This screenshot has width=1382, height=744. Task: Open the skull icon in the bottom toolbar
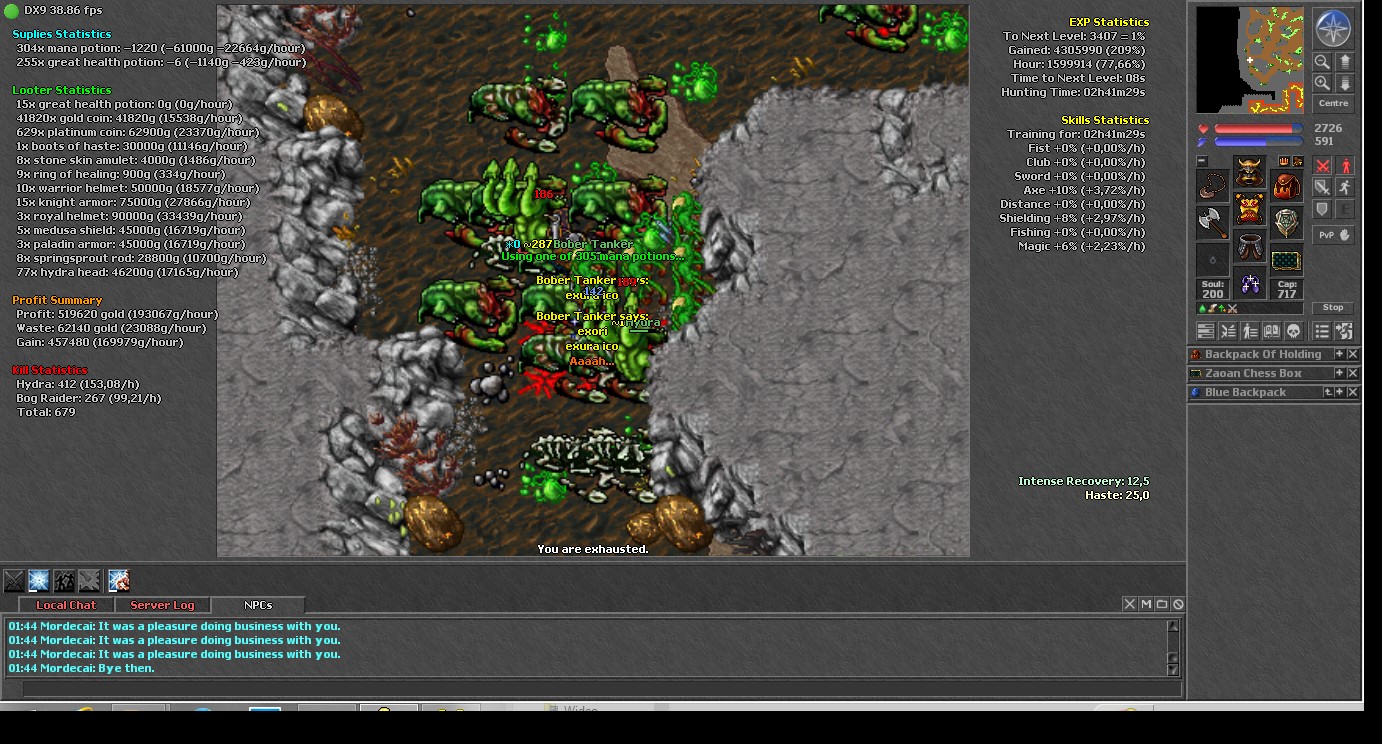tap(1293, 331)
